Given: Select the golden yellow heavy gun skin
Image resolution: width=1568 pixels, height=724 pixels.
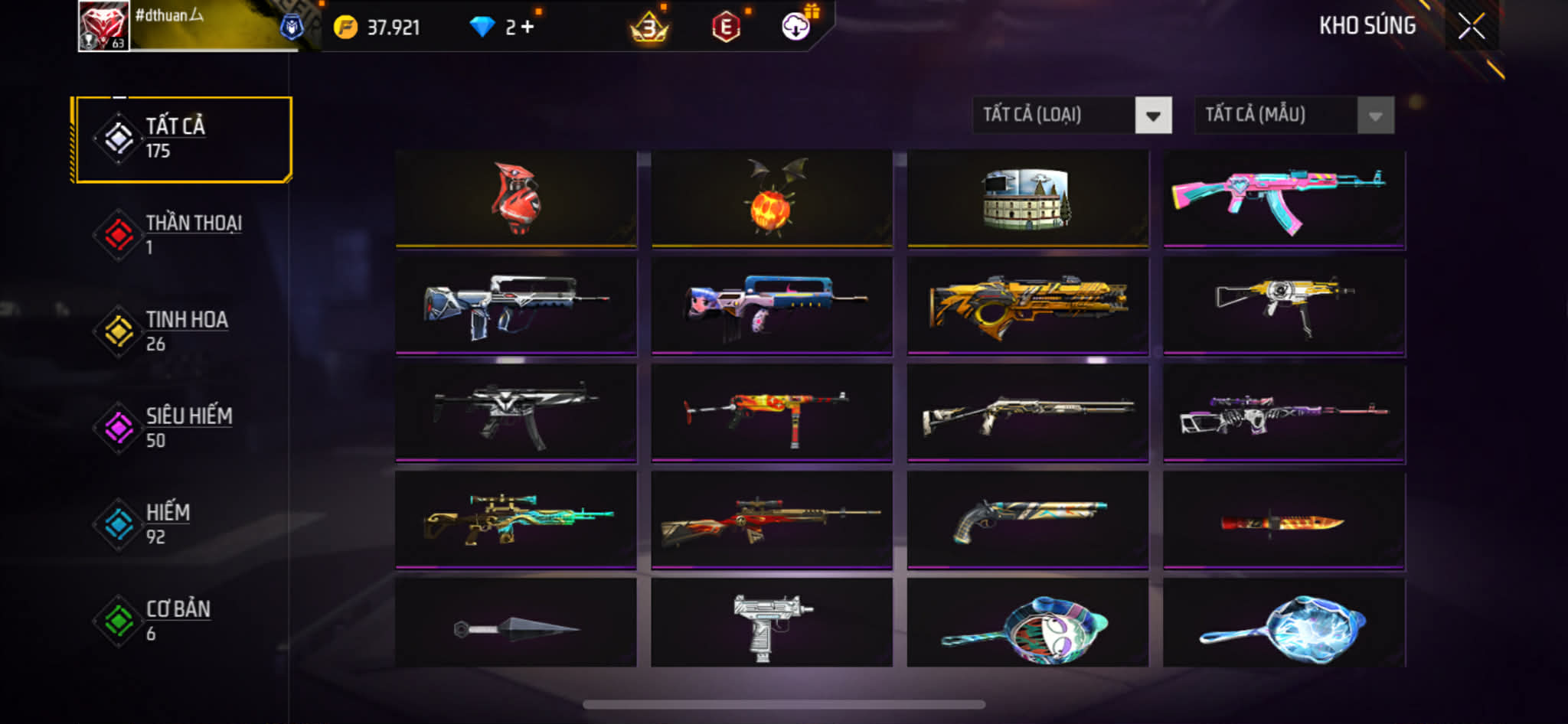Looking at the screenshot, I should 1027,306.
